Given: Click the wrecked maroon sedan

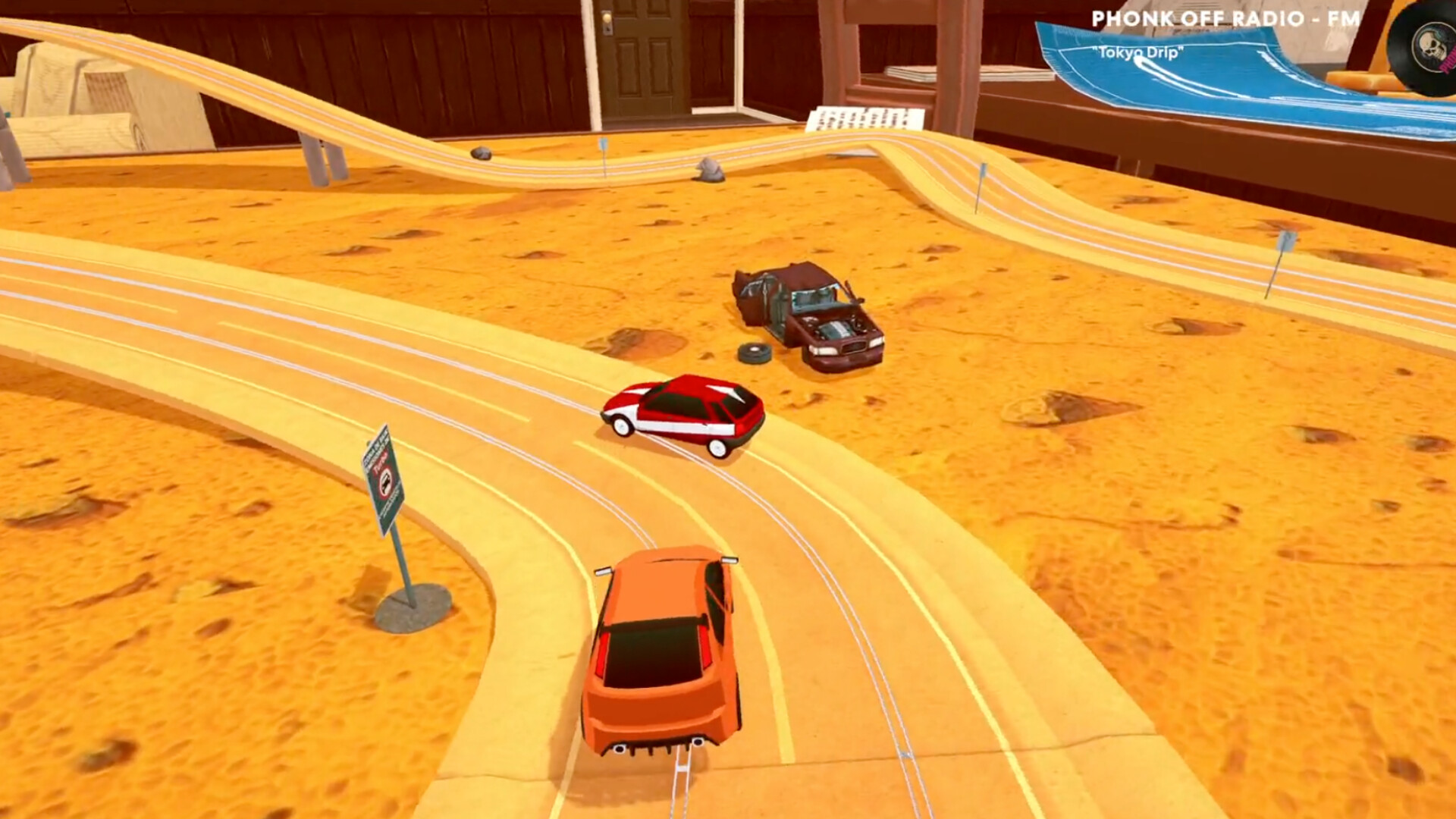Looking at the screenshot, I should coord(804,318).
